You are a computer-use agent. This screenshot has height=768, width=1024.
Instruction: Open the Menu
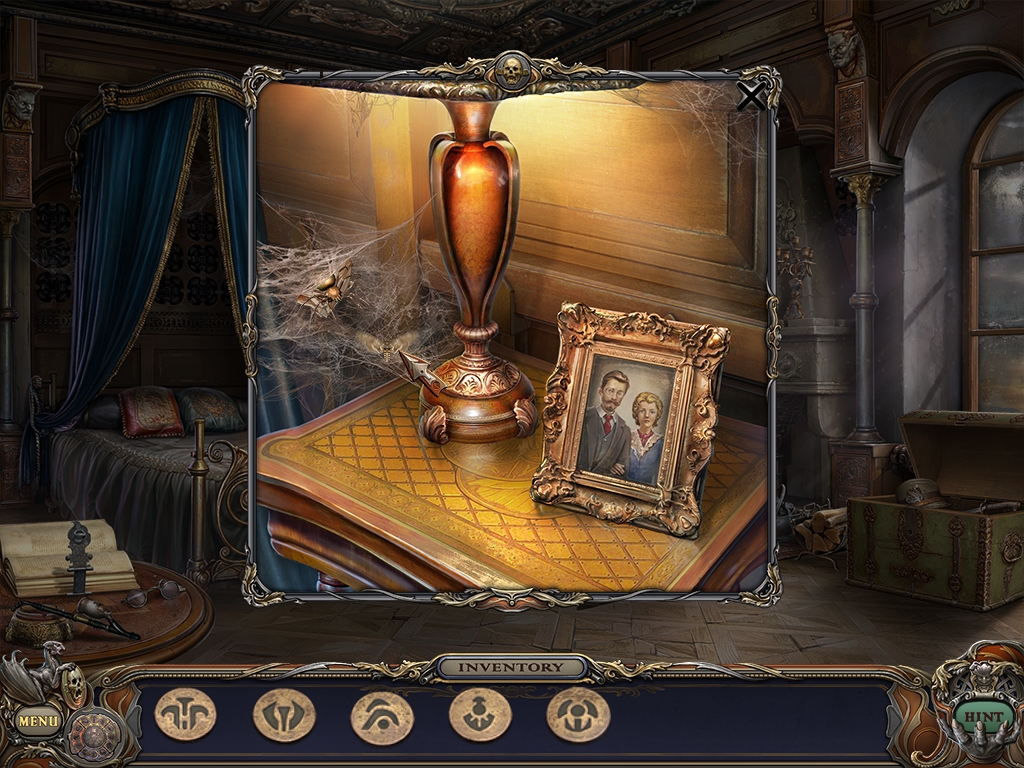coord(38,719)
